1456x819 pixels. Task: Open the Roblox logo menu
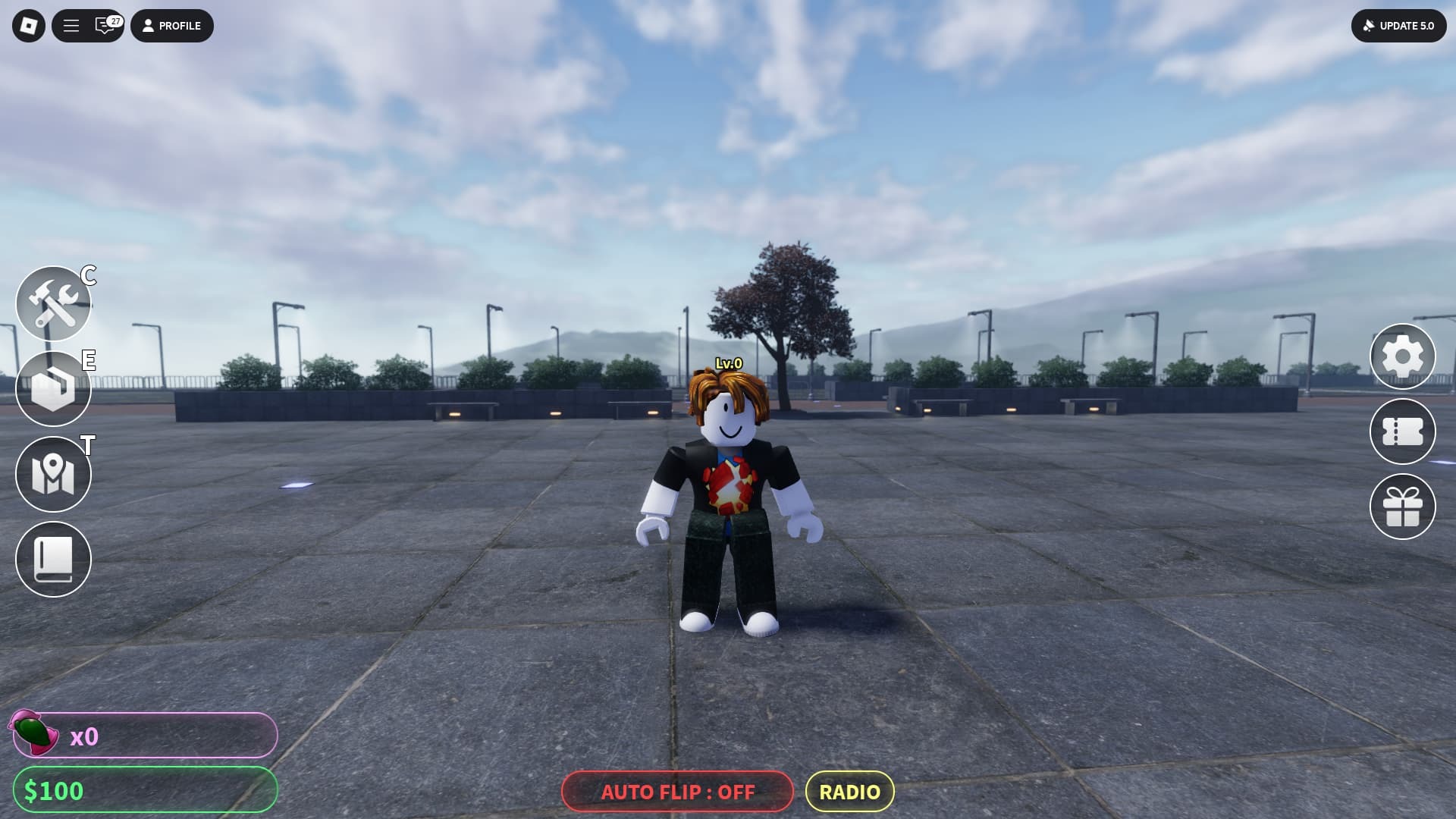coord(29,26)
